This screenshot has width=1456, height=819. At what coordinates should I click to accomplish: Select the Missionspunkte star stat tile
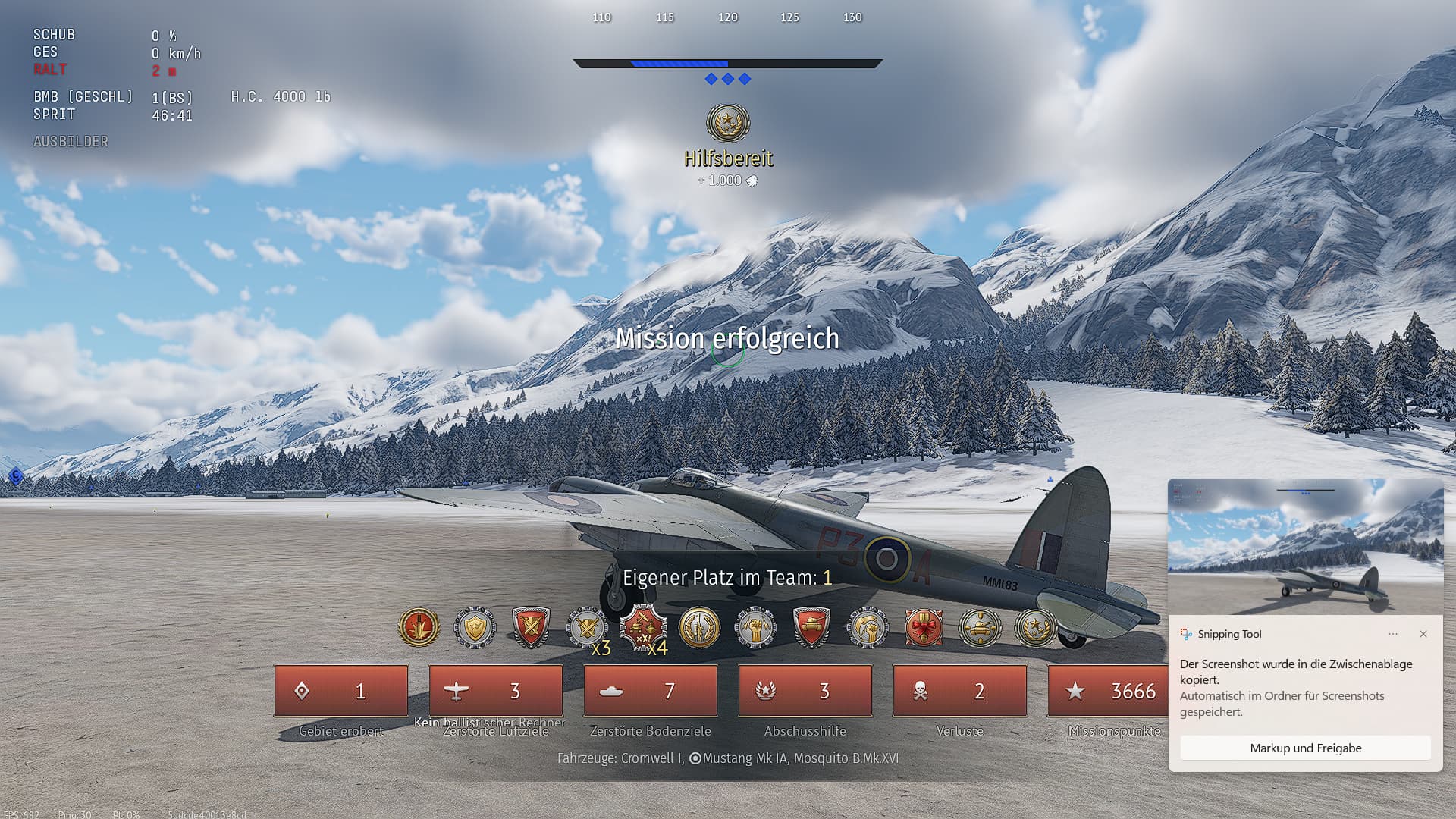tap(1109, 691)
